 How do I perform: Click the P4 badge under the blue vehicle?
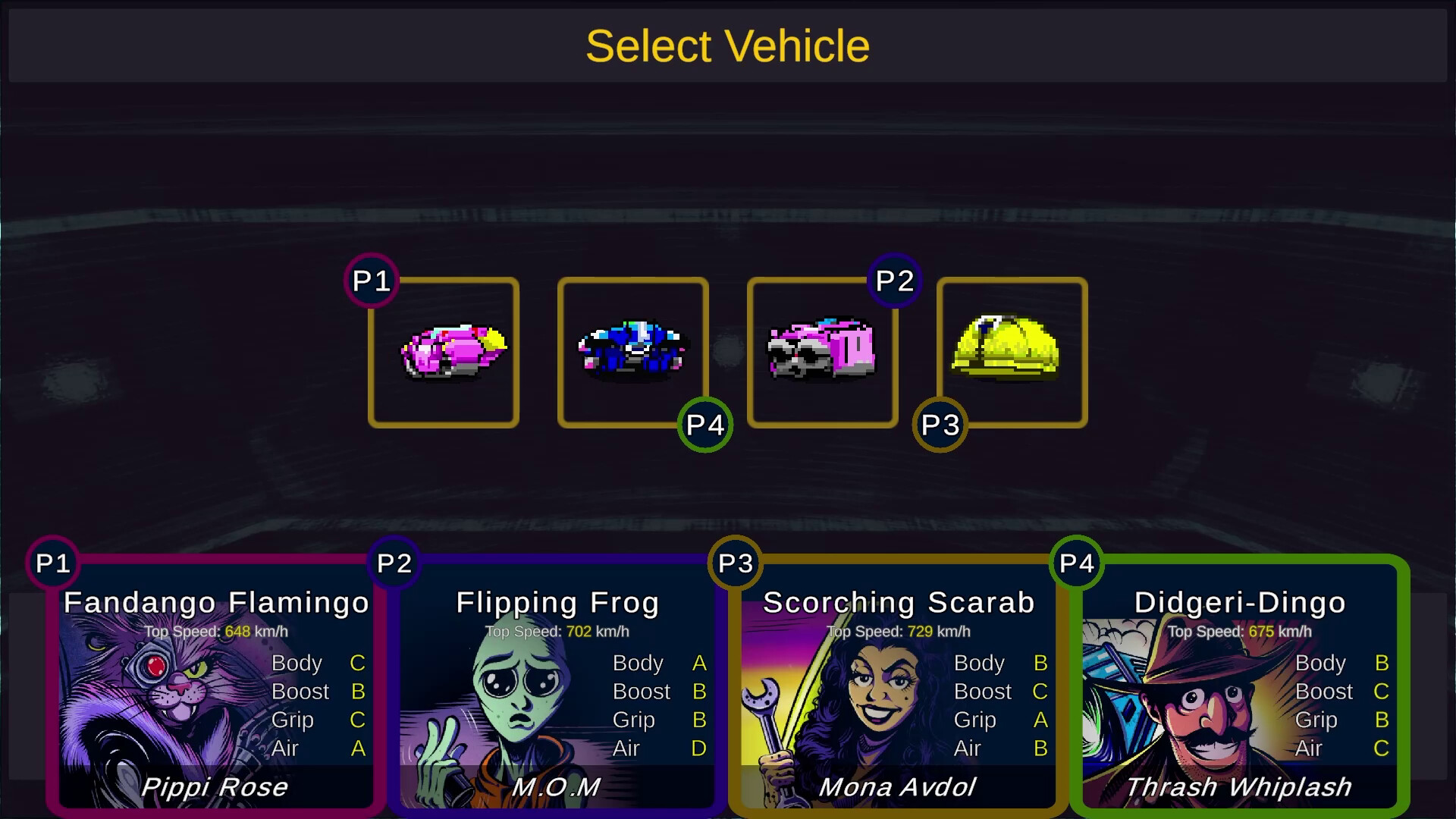pyautogui.click(x=704, y=425)
